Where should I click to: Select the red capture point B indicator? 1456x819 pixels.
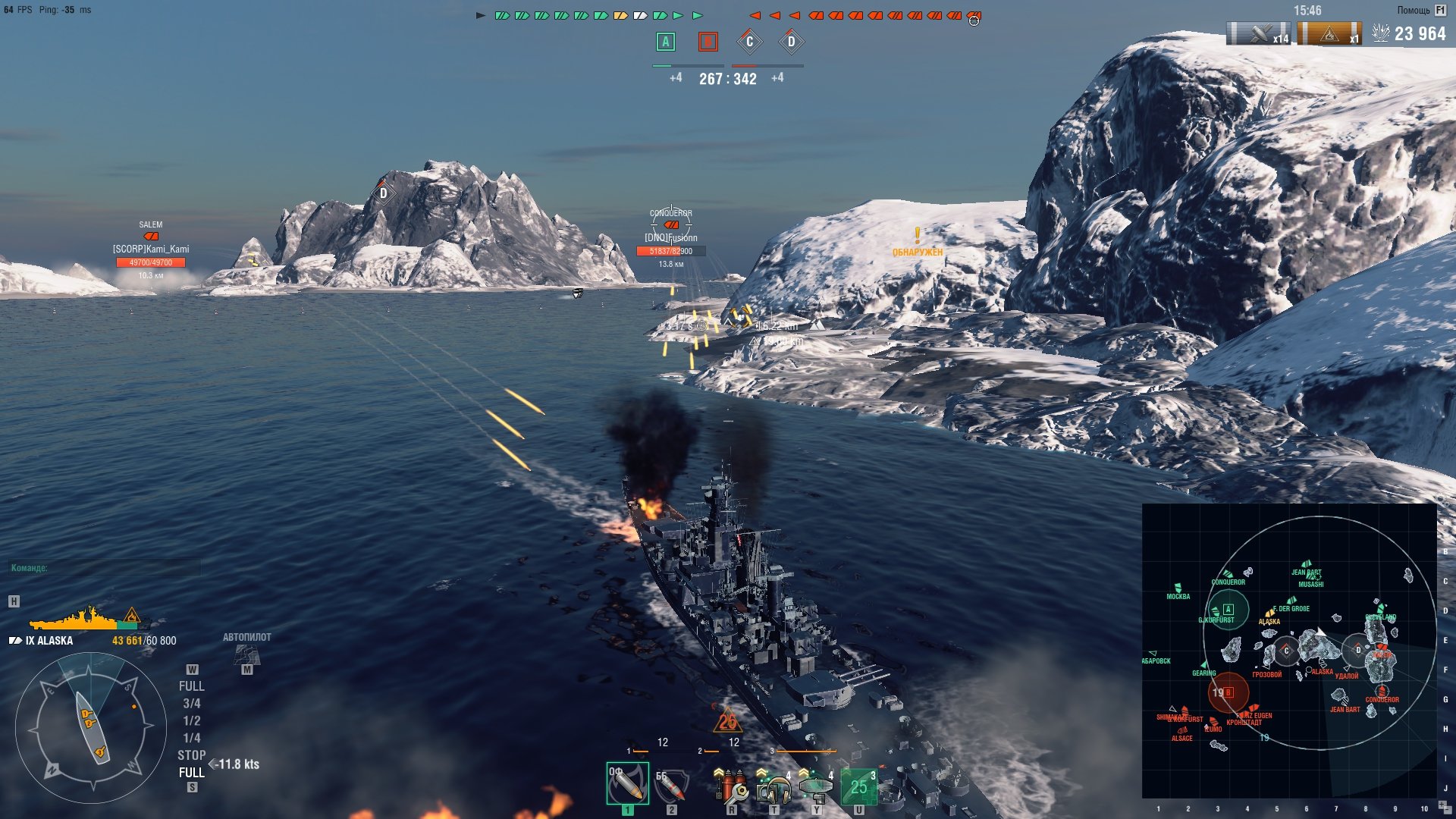708,42
